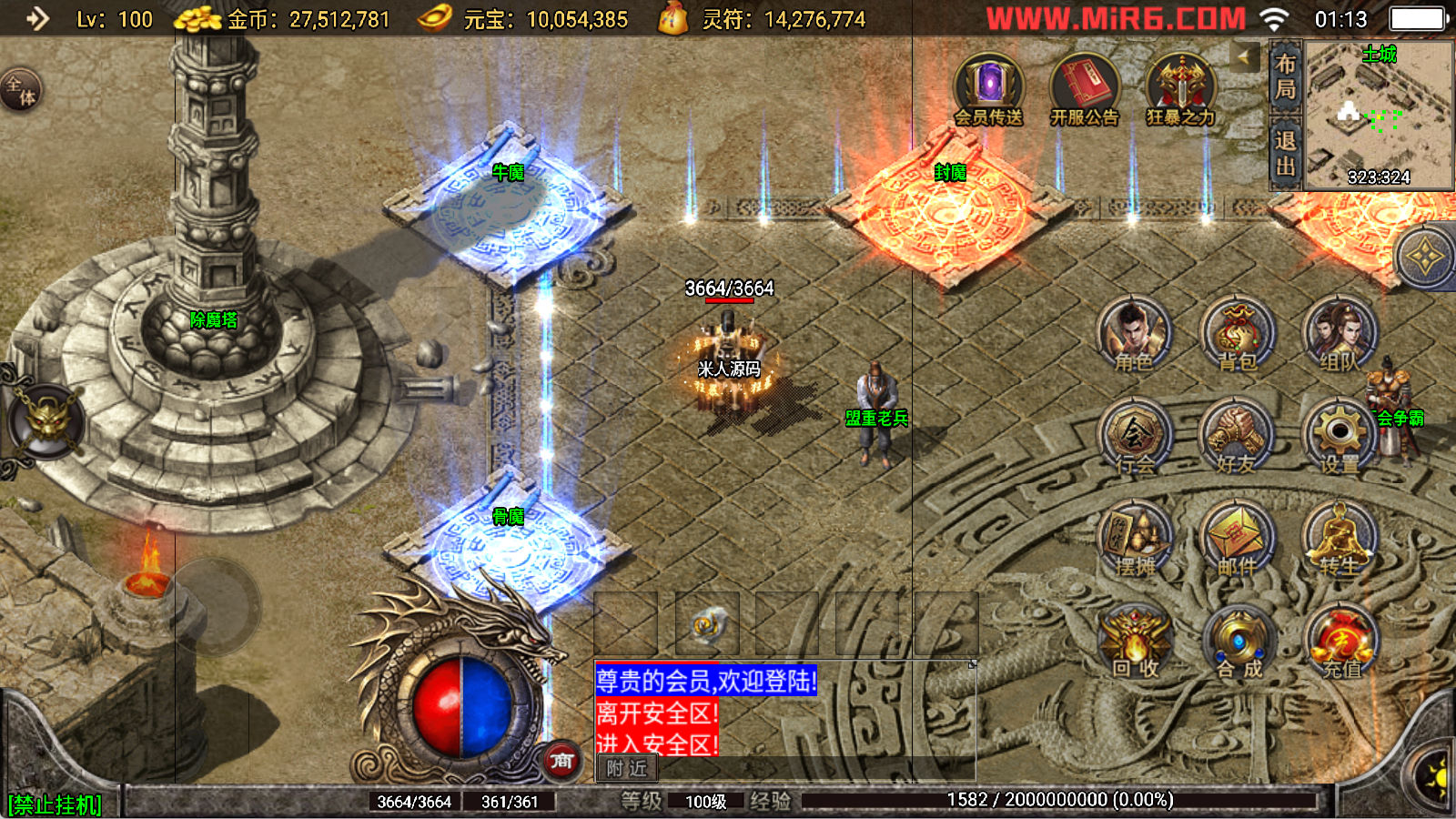The width and height of the screenshot is (1456, 819).
Task: Open the 好友 friends list
Action: point(1237,437)
